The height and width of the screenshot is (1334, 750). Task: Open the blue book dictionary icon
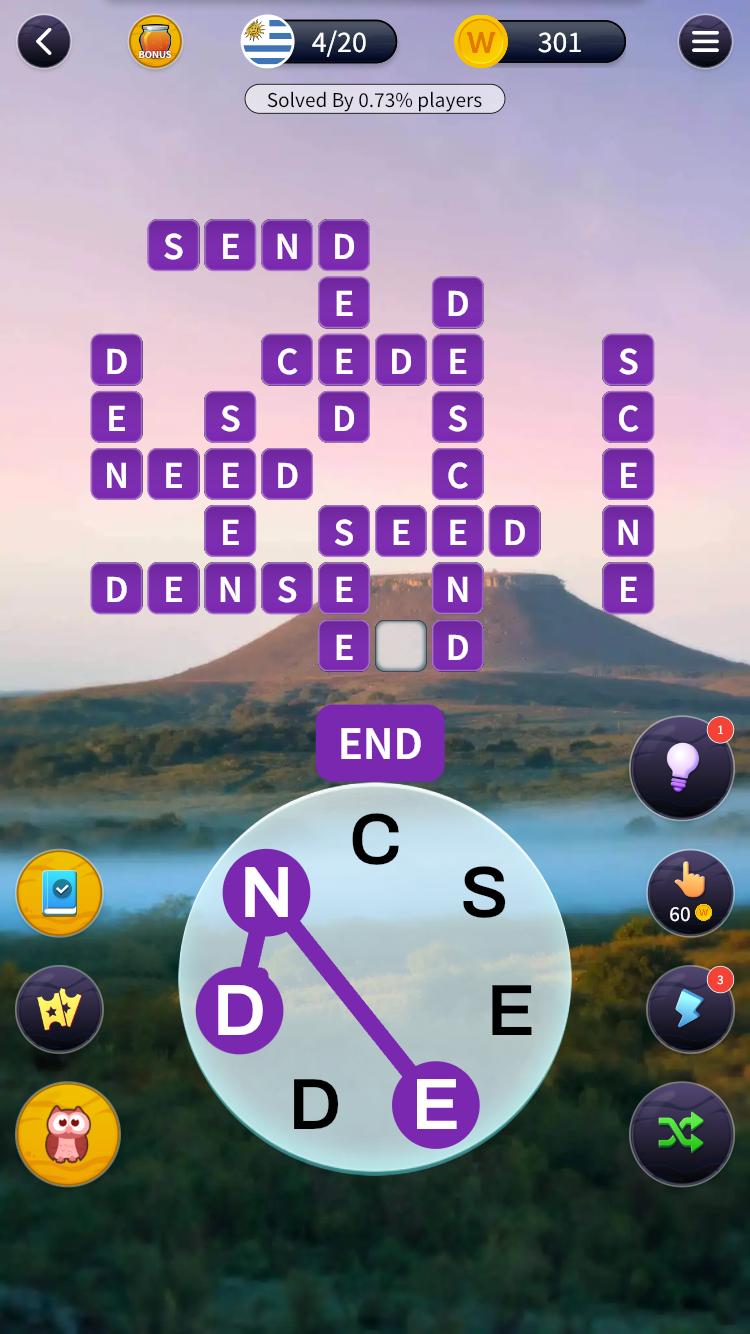60,893
